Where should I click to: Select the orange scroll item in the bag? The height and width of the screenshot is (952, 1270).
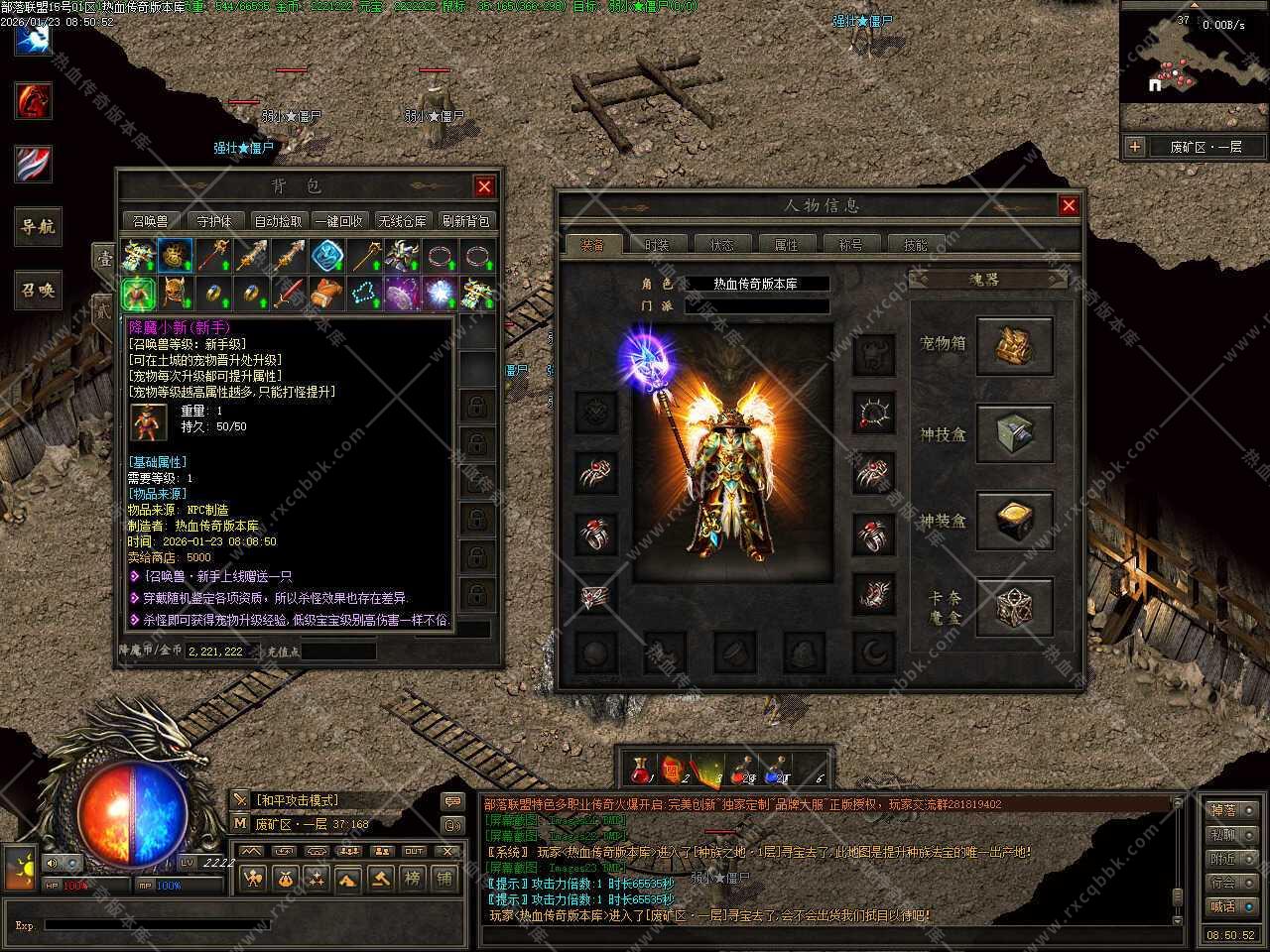click(x=326, y=294)
